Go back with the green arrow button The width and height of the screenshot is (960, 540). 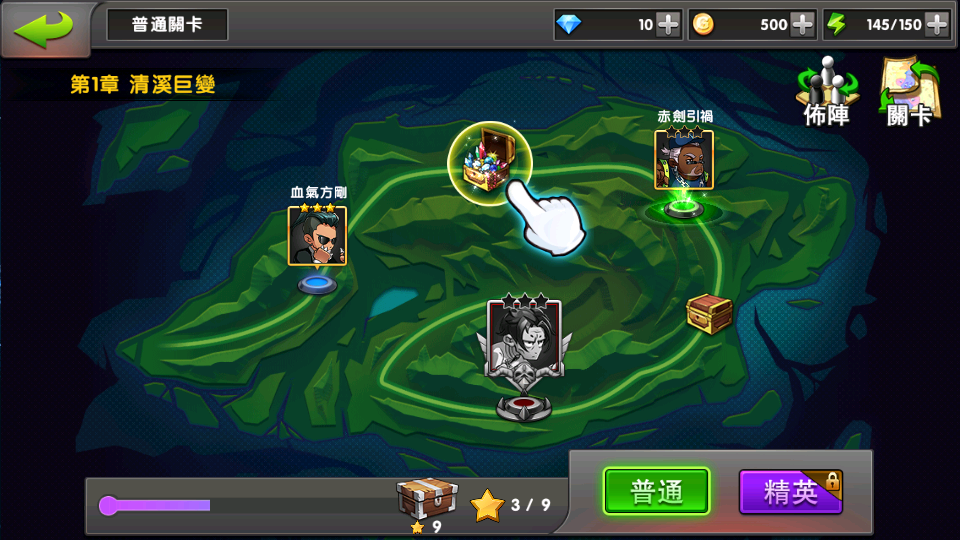pyautogui.click(x=44, y=27)
